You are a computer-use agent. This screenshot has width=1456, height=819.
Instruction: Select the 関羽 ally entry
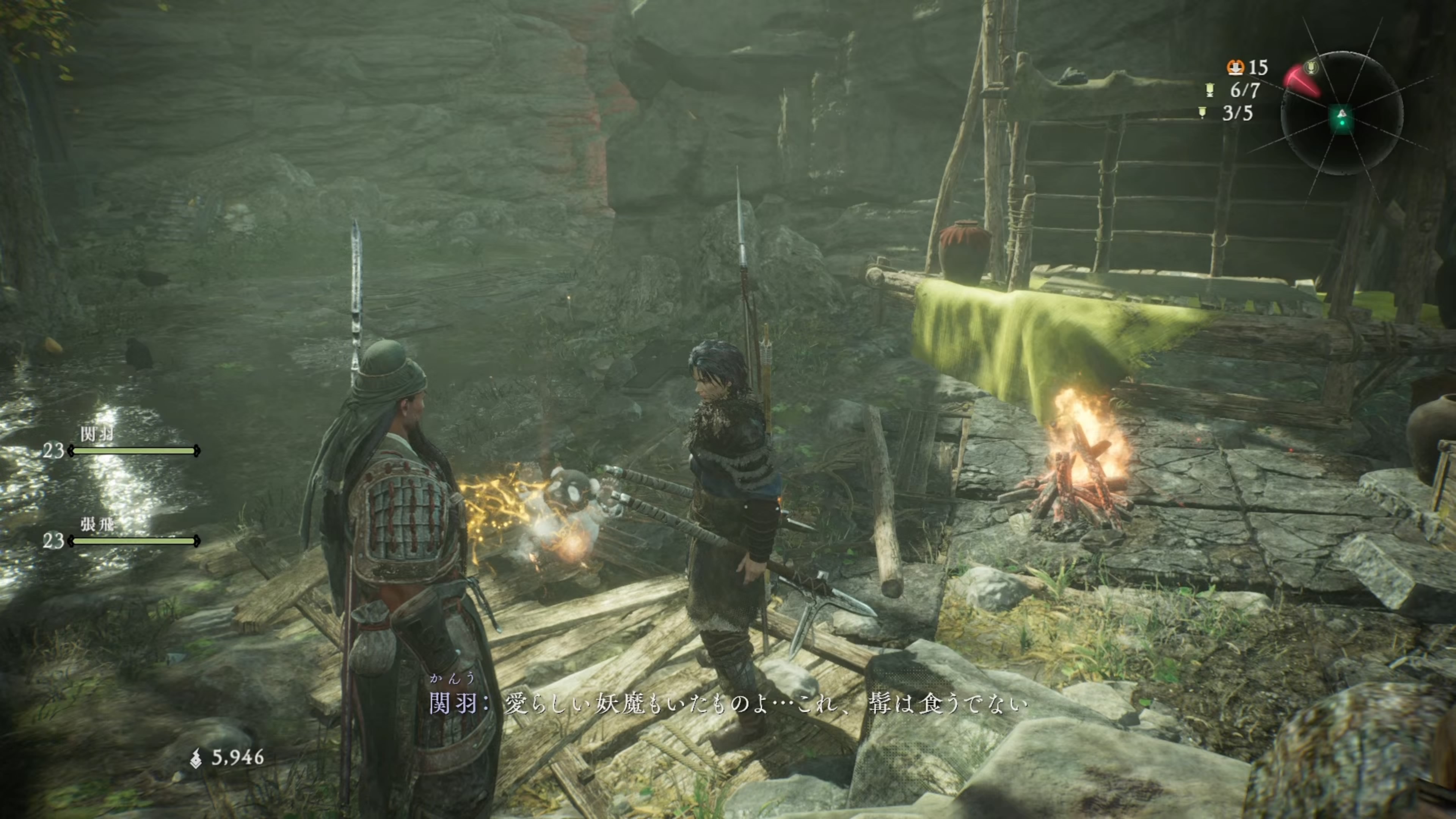click(x=122, y=444)
